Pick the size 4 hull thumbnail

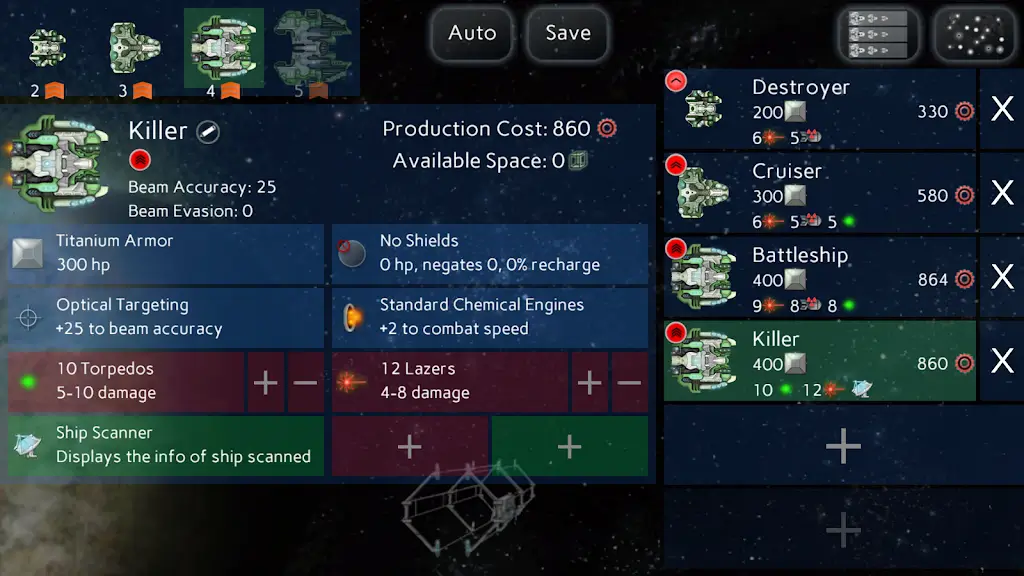tap(223, 51)
